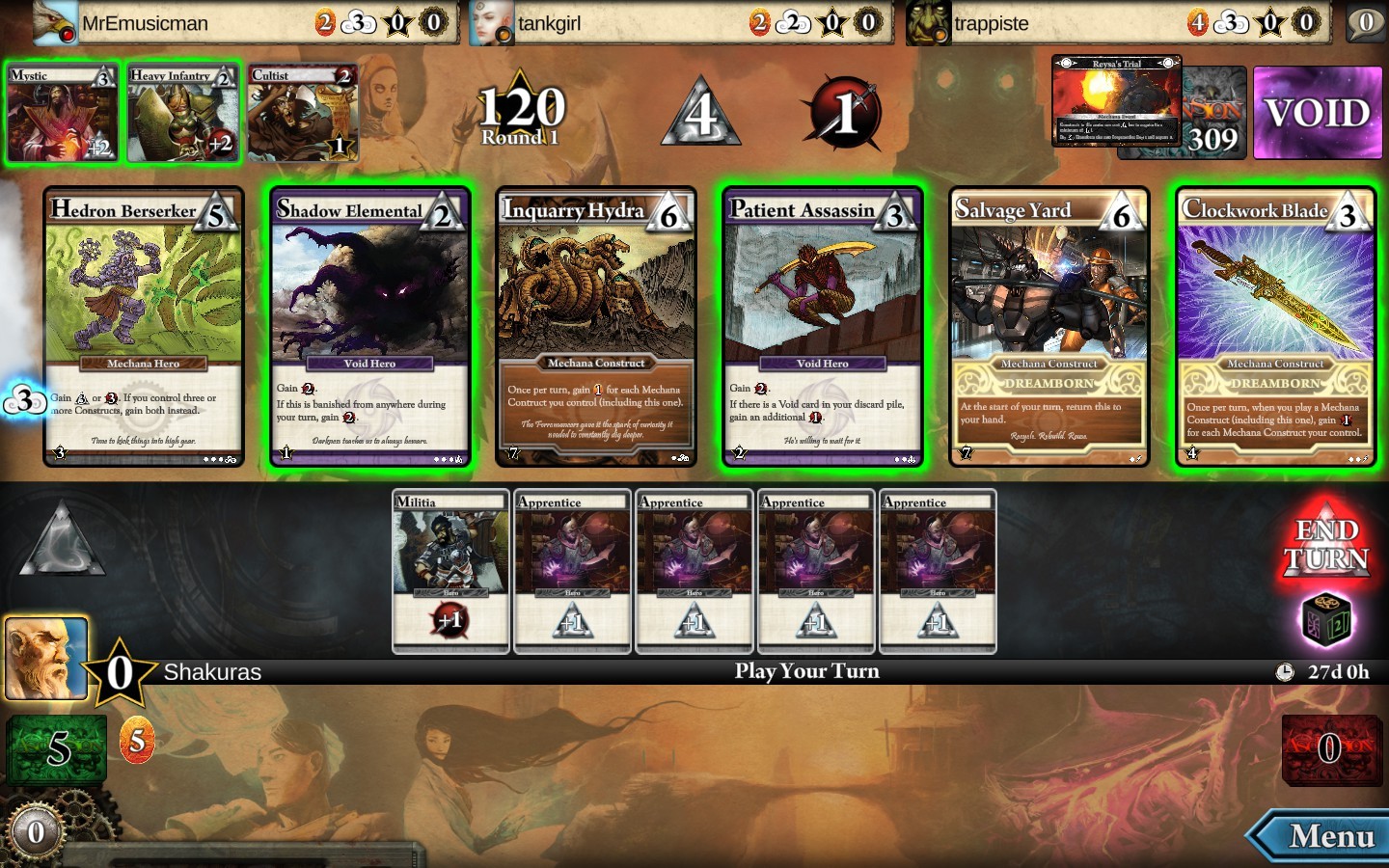The width and height of the screenshot is (1389, 868).
Task: Pick the Patient Assassin card
Action: coord(823,327)
